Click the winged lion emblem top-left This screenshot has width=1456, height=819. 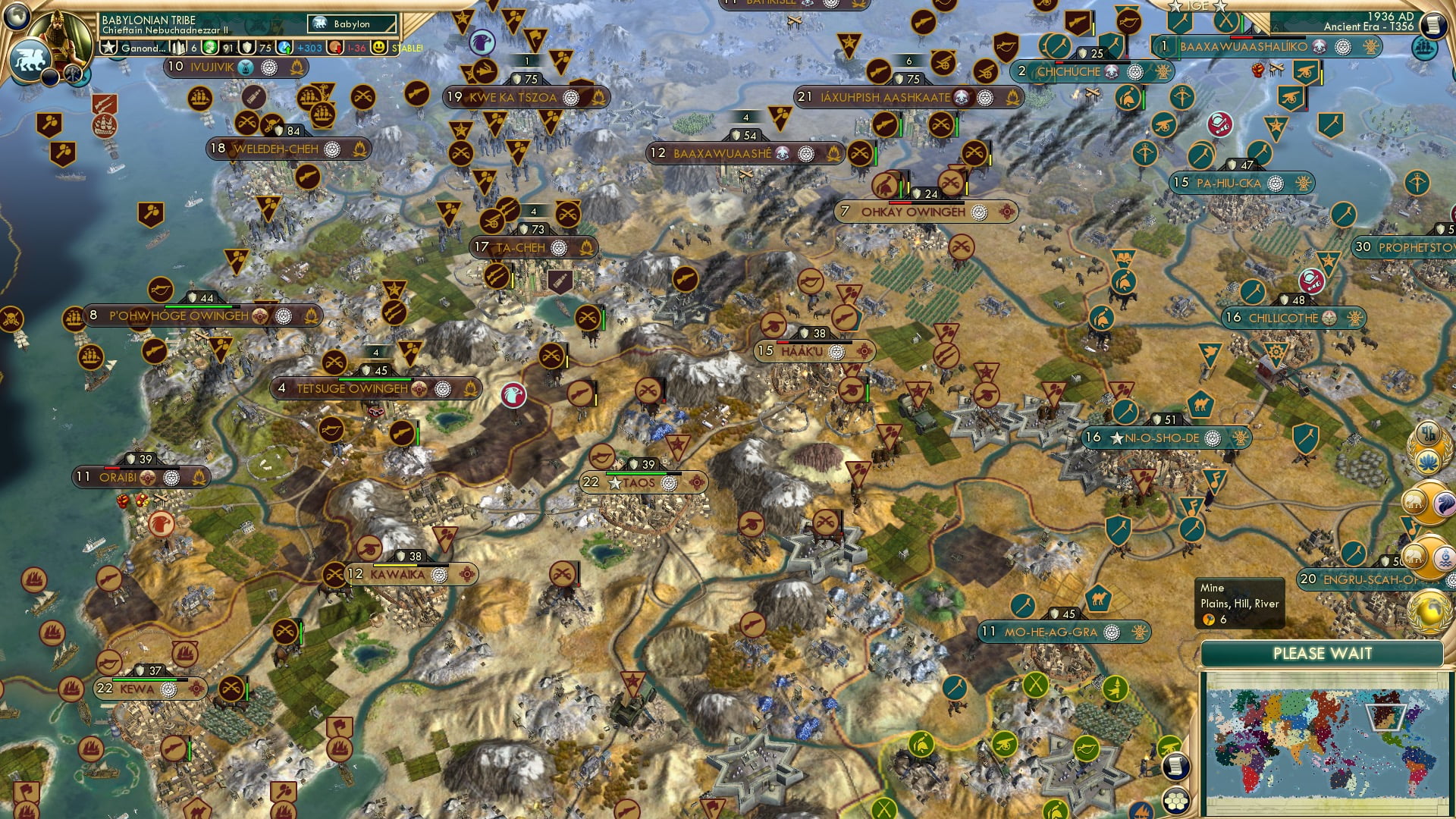tap(30, 58)
